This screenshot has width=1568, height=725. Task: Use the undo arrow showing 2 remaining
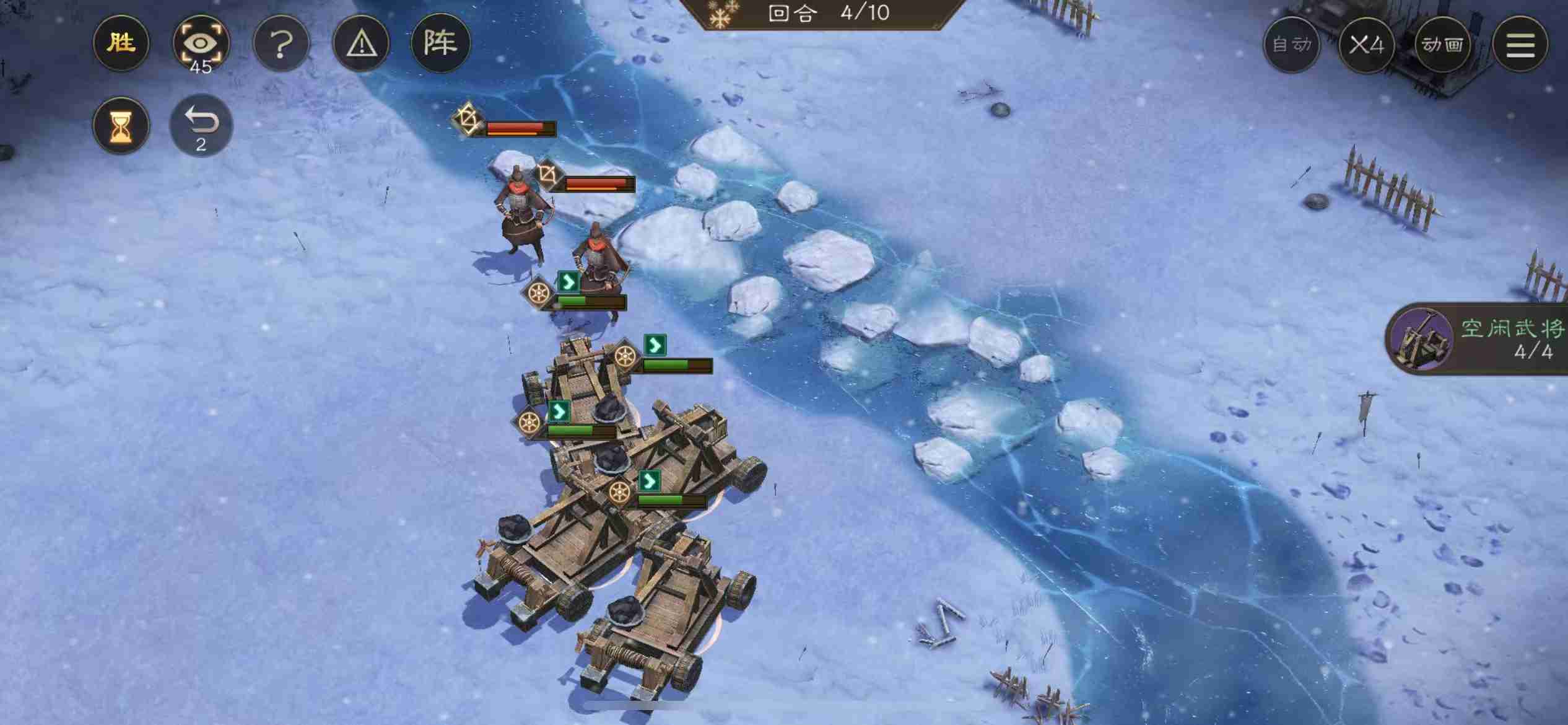pos(201,123)
